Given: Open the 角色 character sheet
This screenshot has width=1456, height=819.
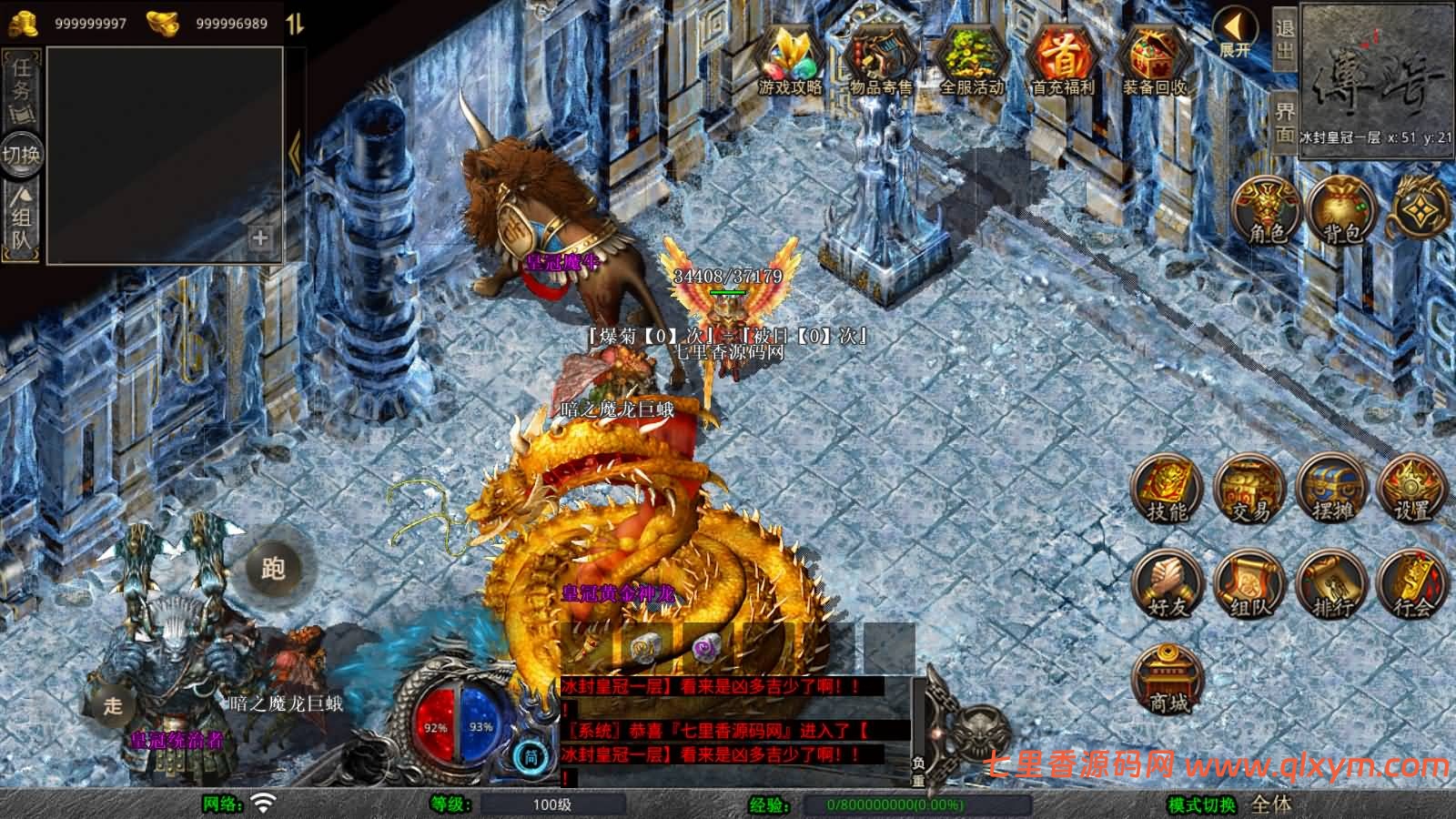Looking at the screenshot, I should [1266, 211].
